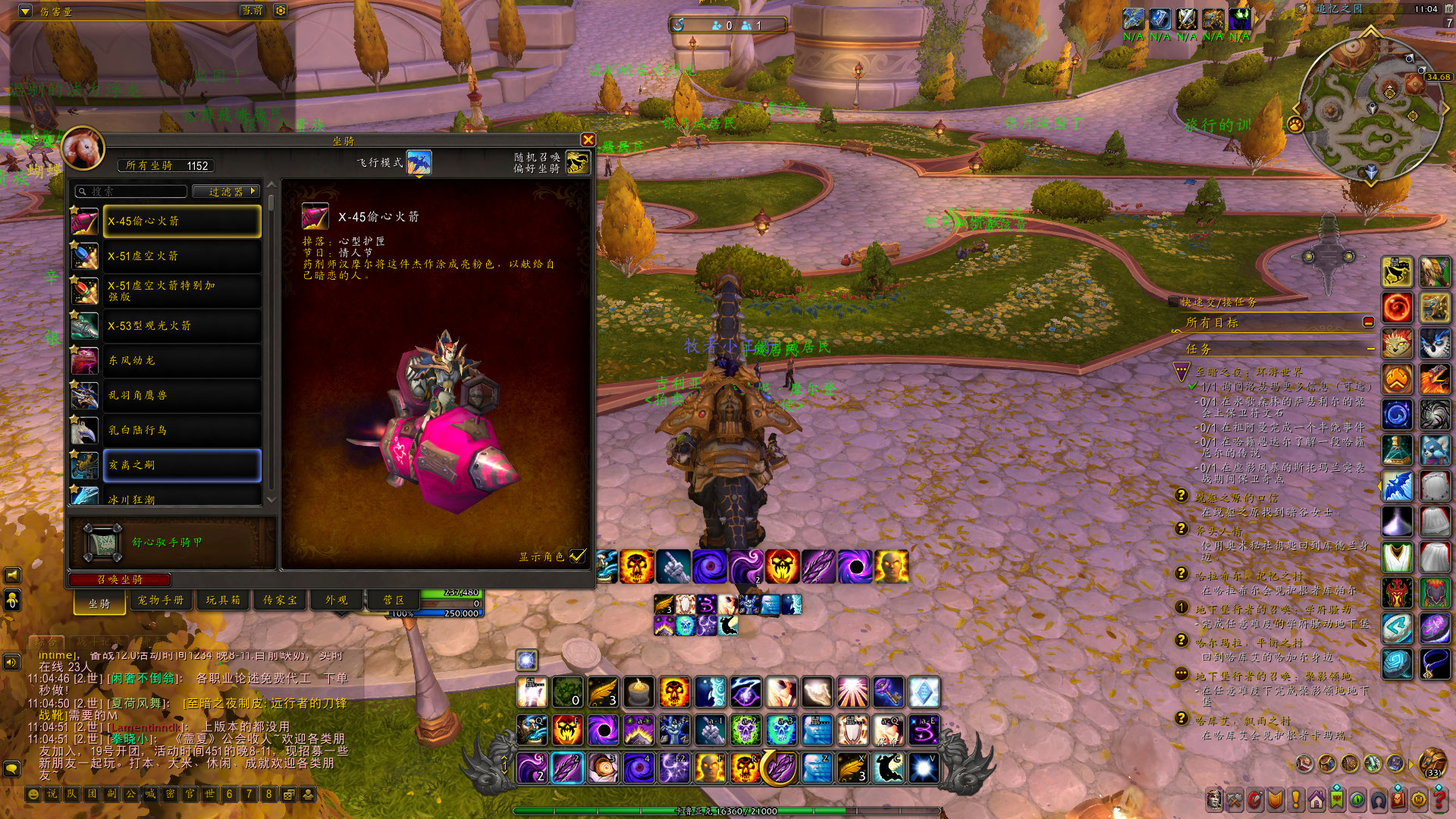The width and height of the screenshot is (1456, 819).
Task: Switch to the 宠物手册 tab
Action: click(x=161, y=600)
